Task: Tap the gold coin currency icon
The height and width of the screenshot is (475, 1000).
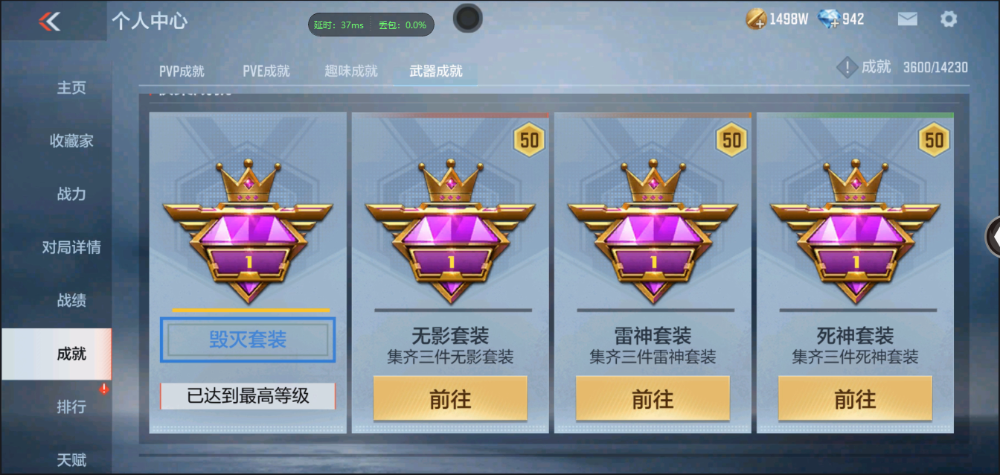Action: (x=756, y=19)
